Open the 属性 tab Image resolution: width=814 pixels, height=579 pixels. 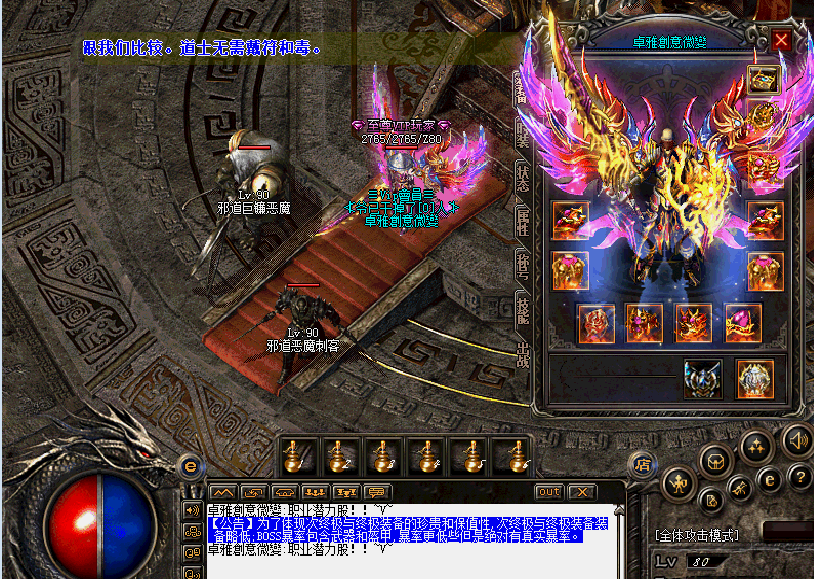click(522, 220)
